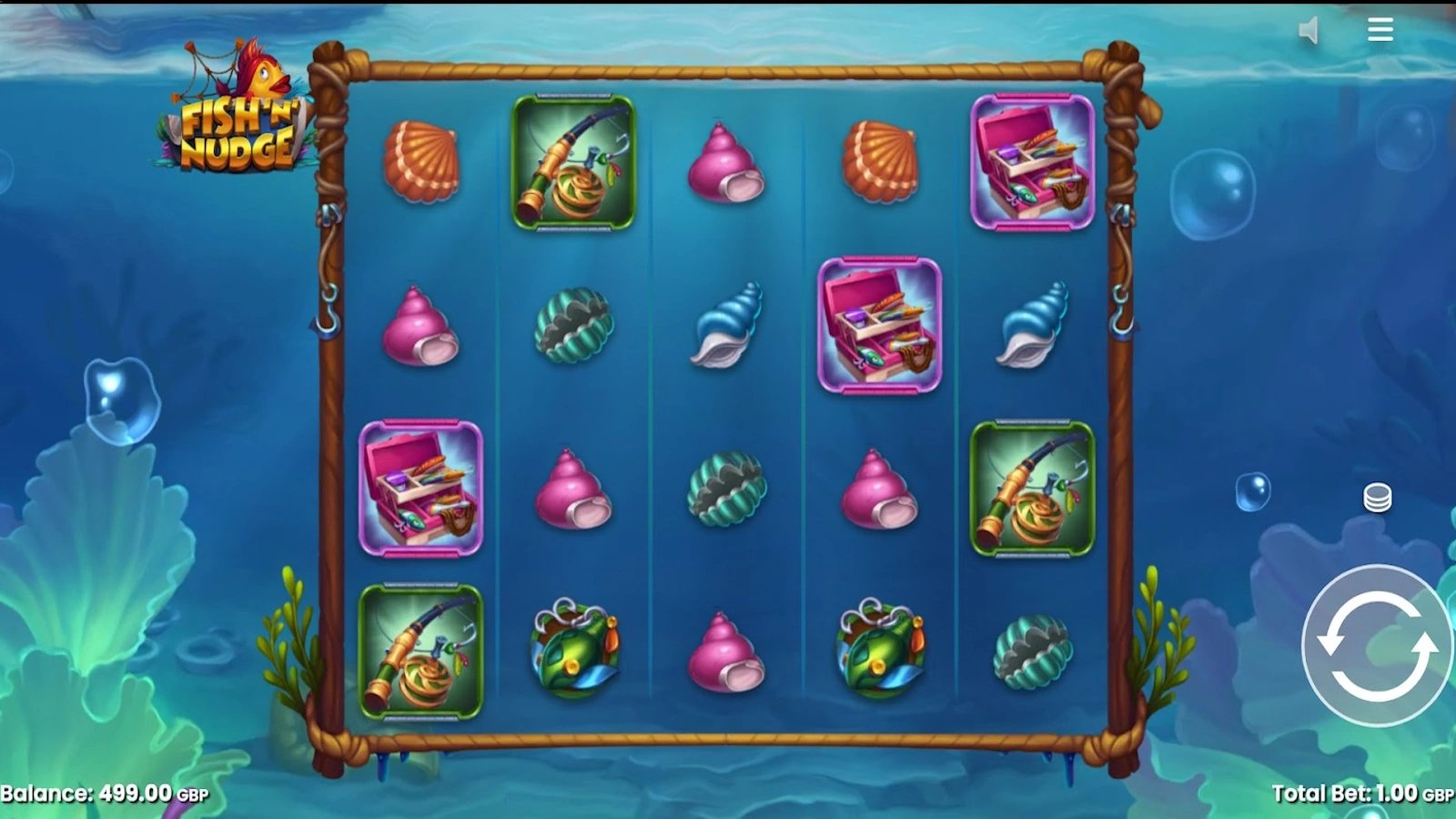Select the orange scallop shell on the top row
Screen dimensions: 1456x819
pos(423,162)
